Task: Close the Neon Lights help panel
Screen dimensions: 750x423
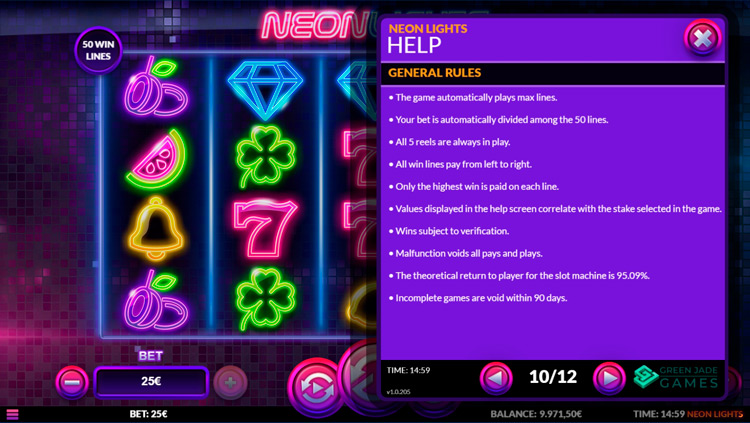Action: 702,38
